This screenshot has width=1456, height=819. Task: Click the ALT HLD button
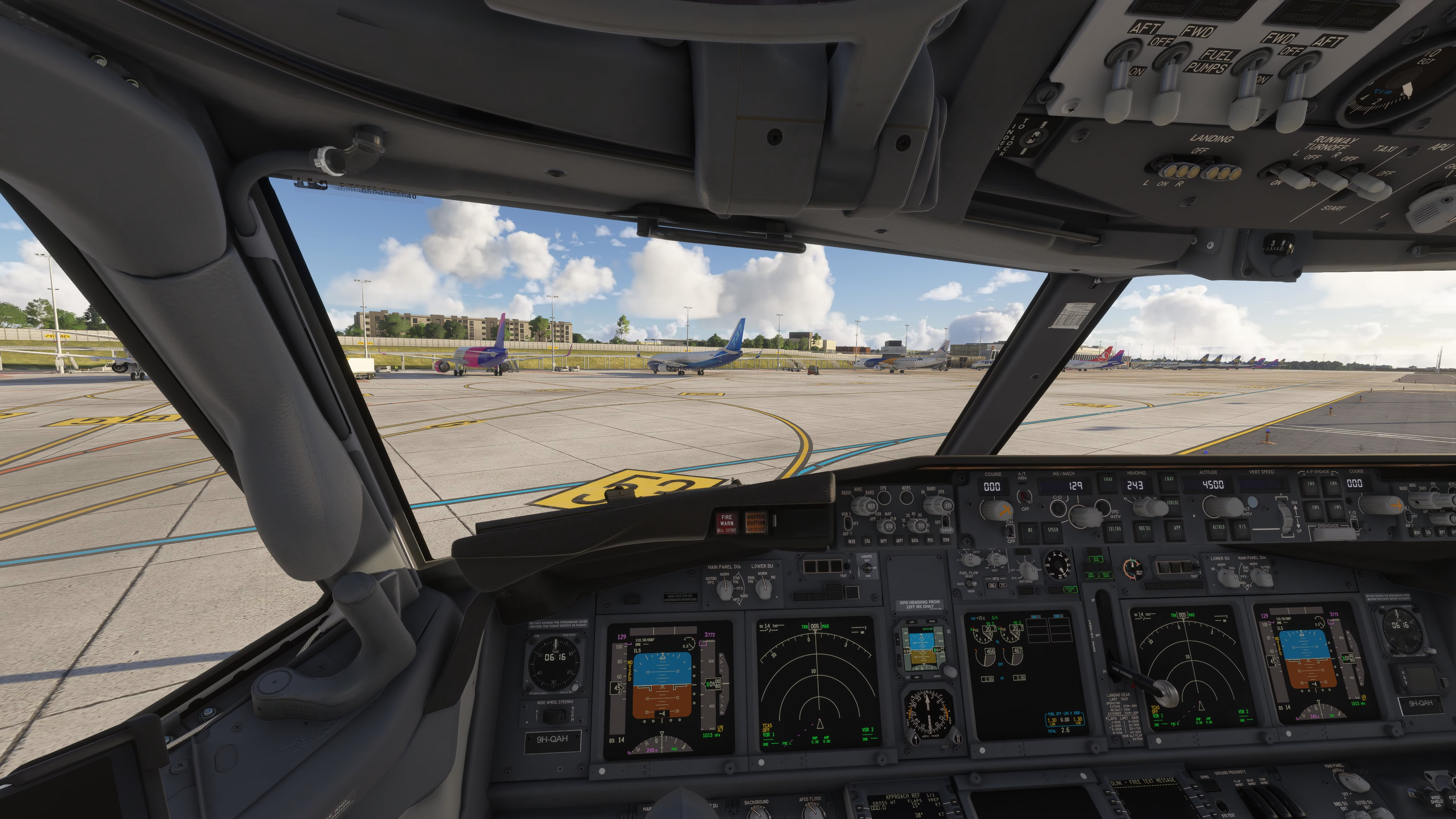click(x=1218, y=527)
